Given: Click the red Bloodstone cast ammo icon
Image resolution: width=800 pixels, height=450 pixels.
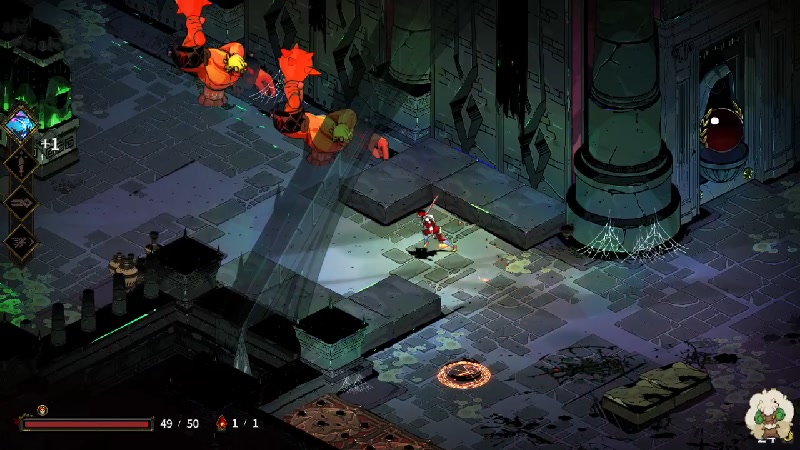Looking at the screenshot, I should pyautogui.click(x=222, y=423).
